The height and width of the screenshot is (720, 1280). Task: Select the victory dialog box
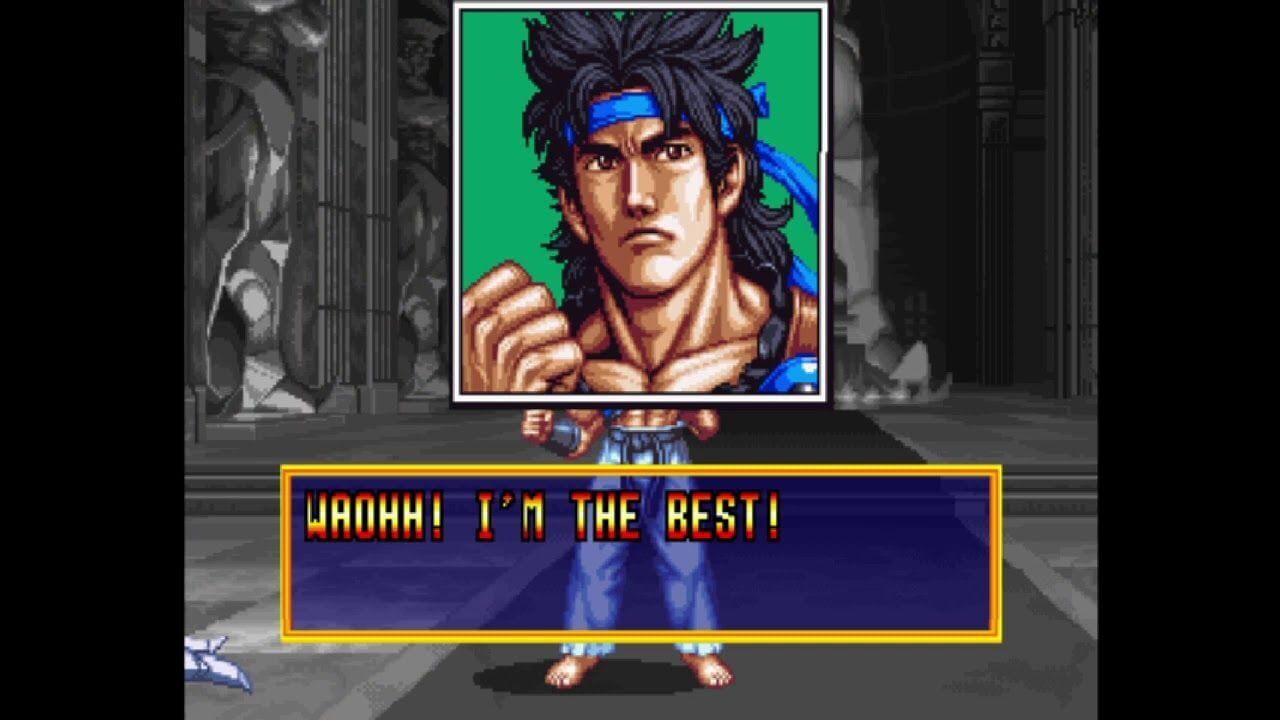pos(640,555)
